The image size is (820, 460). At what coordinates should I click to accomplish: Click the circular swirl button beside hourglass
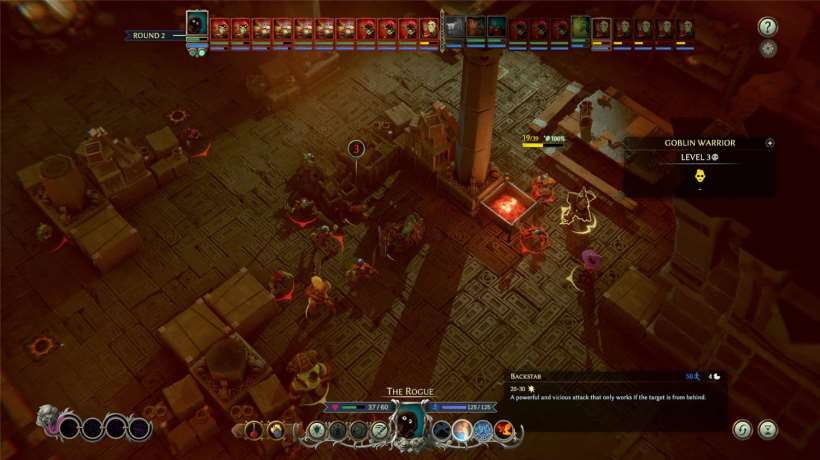pyautogui.click(x=740, y=429)
